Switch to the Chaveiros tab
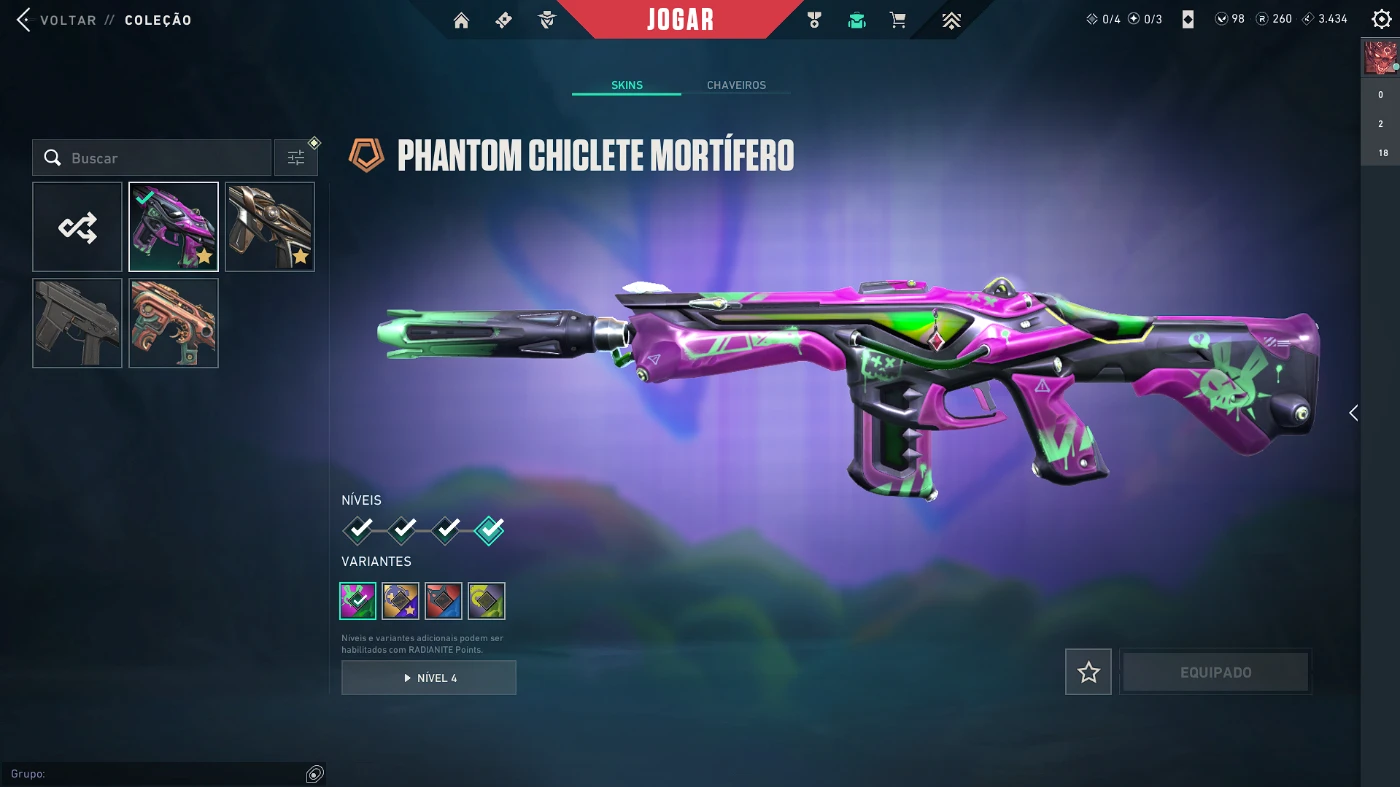The image size is (1400, 787). 736,86
